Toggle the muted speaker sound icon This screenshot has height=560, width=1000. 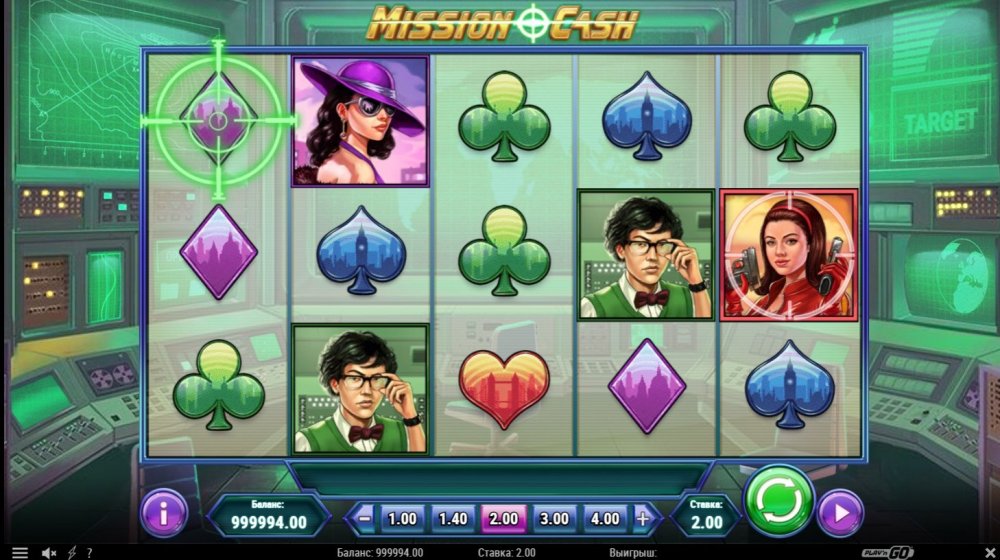(49, 552)
